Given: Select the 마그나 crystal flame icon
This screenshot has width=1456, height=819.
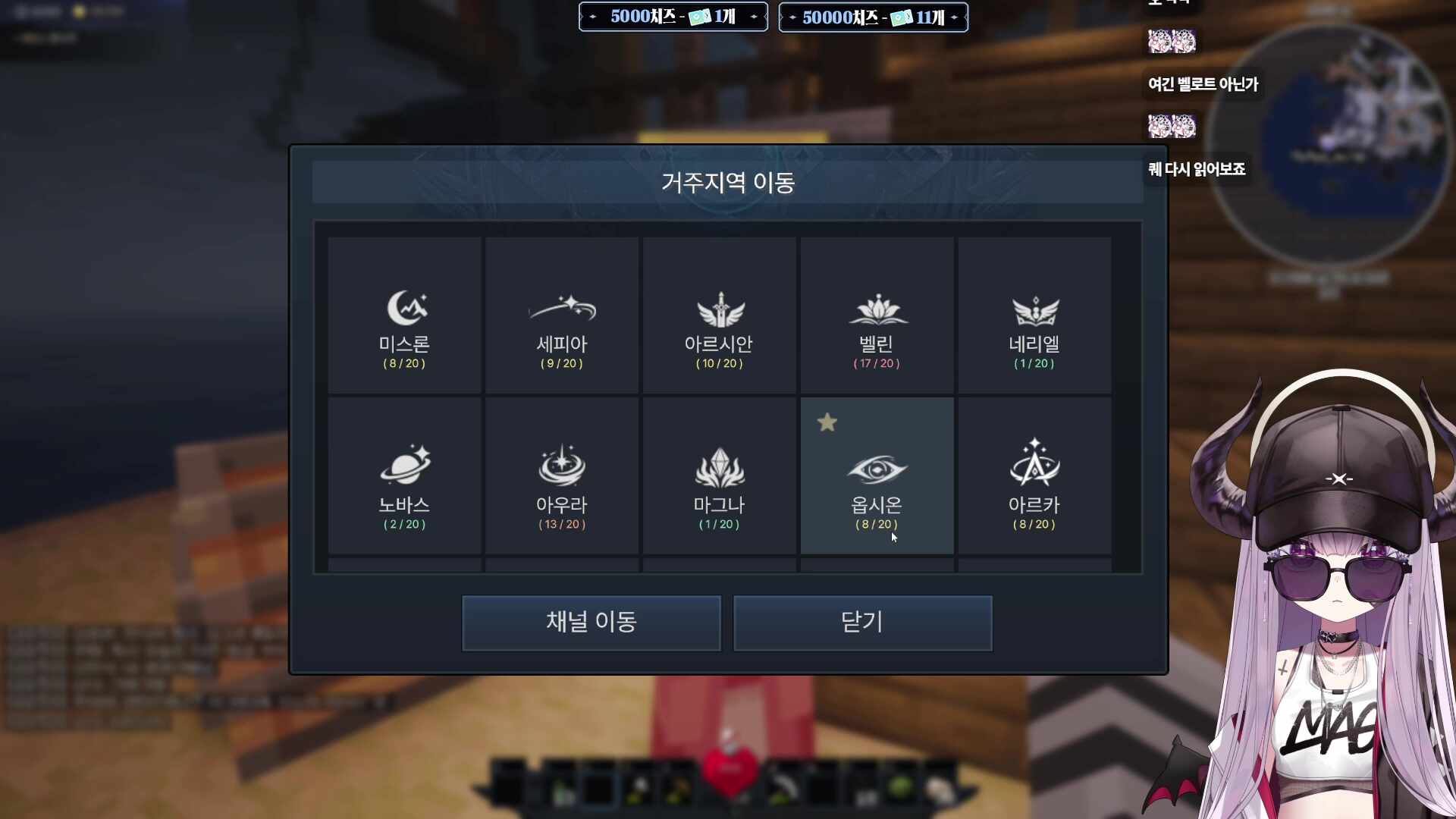Looking at the screenshot, I should [x=719, y=468].
